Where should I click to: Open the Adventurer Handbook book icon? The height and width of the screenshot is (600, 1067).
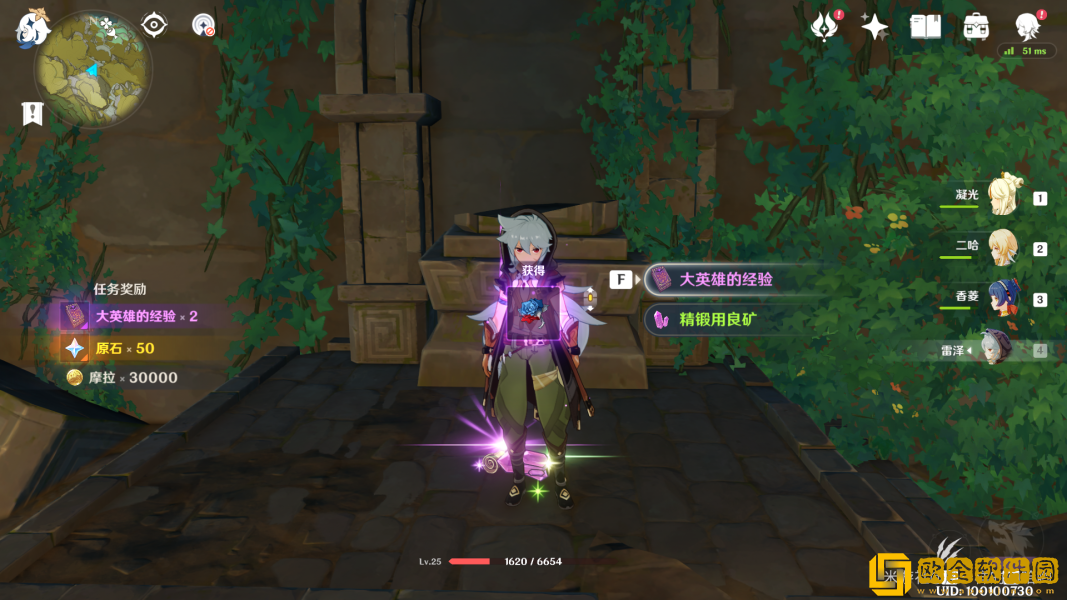coord(925,27)
